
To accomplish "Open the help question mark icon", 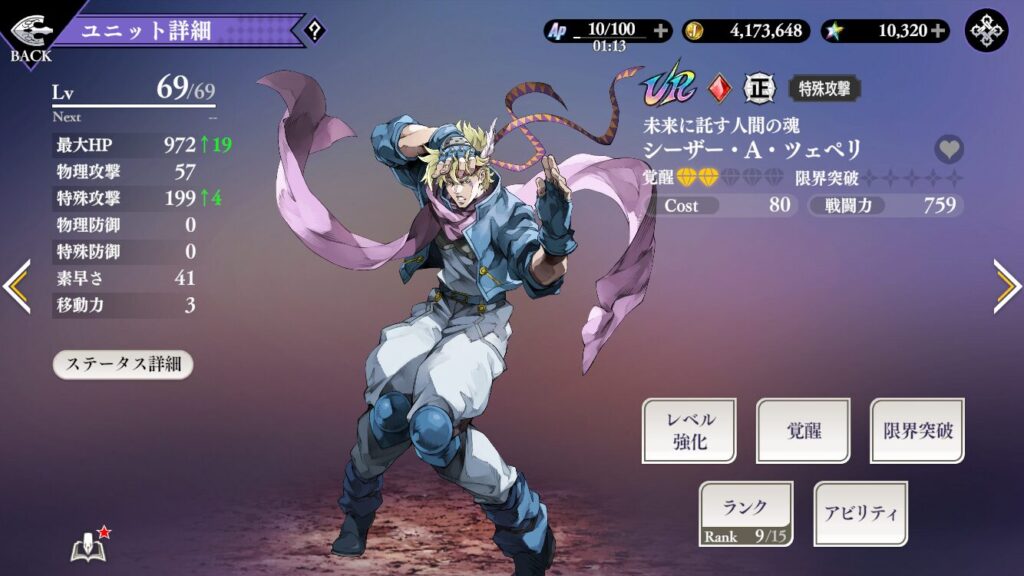I will click(314, 31).
